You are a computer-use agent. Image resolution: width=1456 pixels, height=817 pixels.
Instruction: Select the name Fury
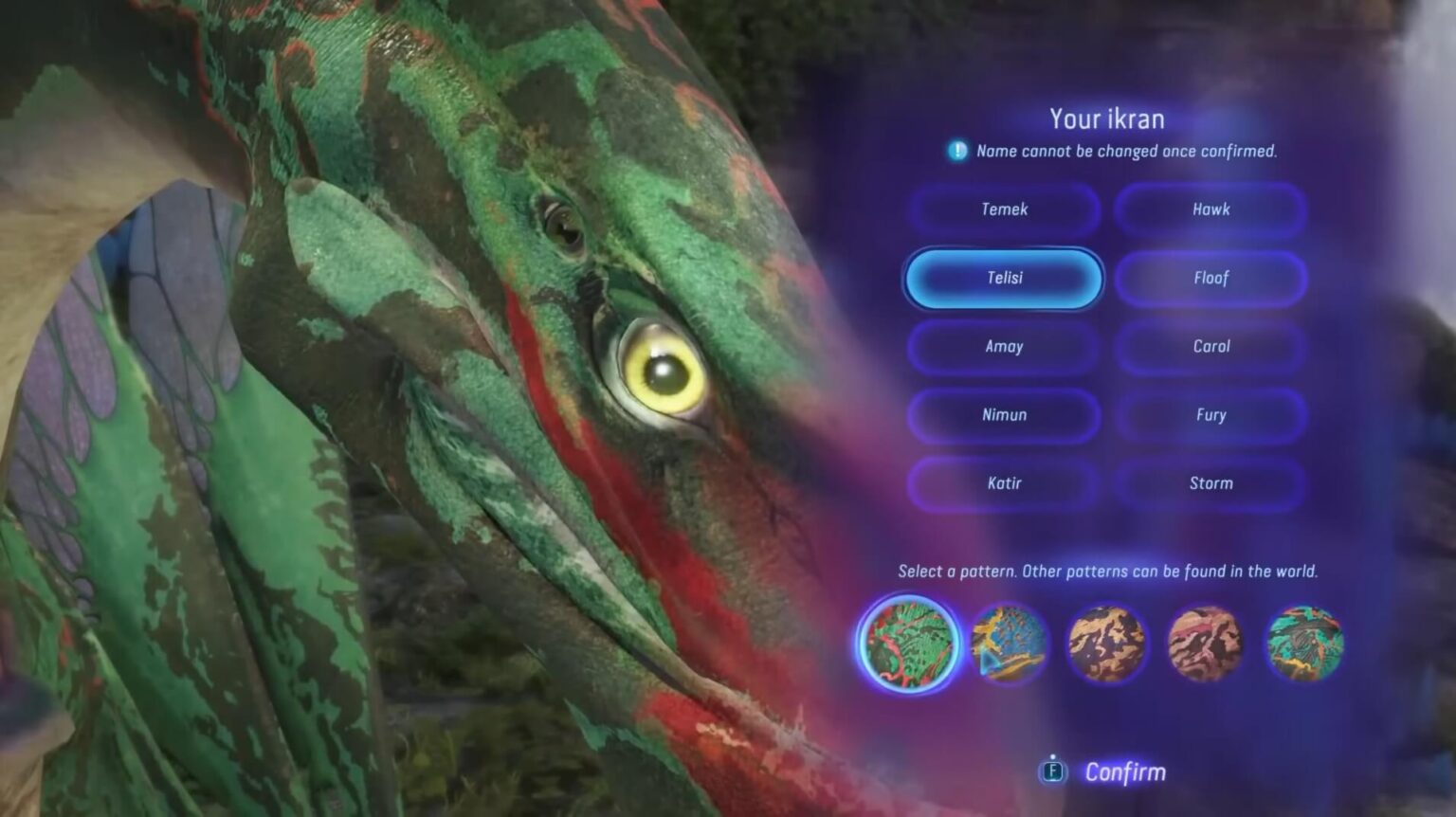1210,415
